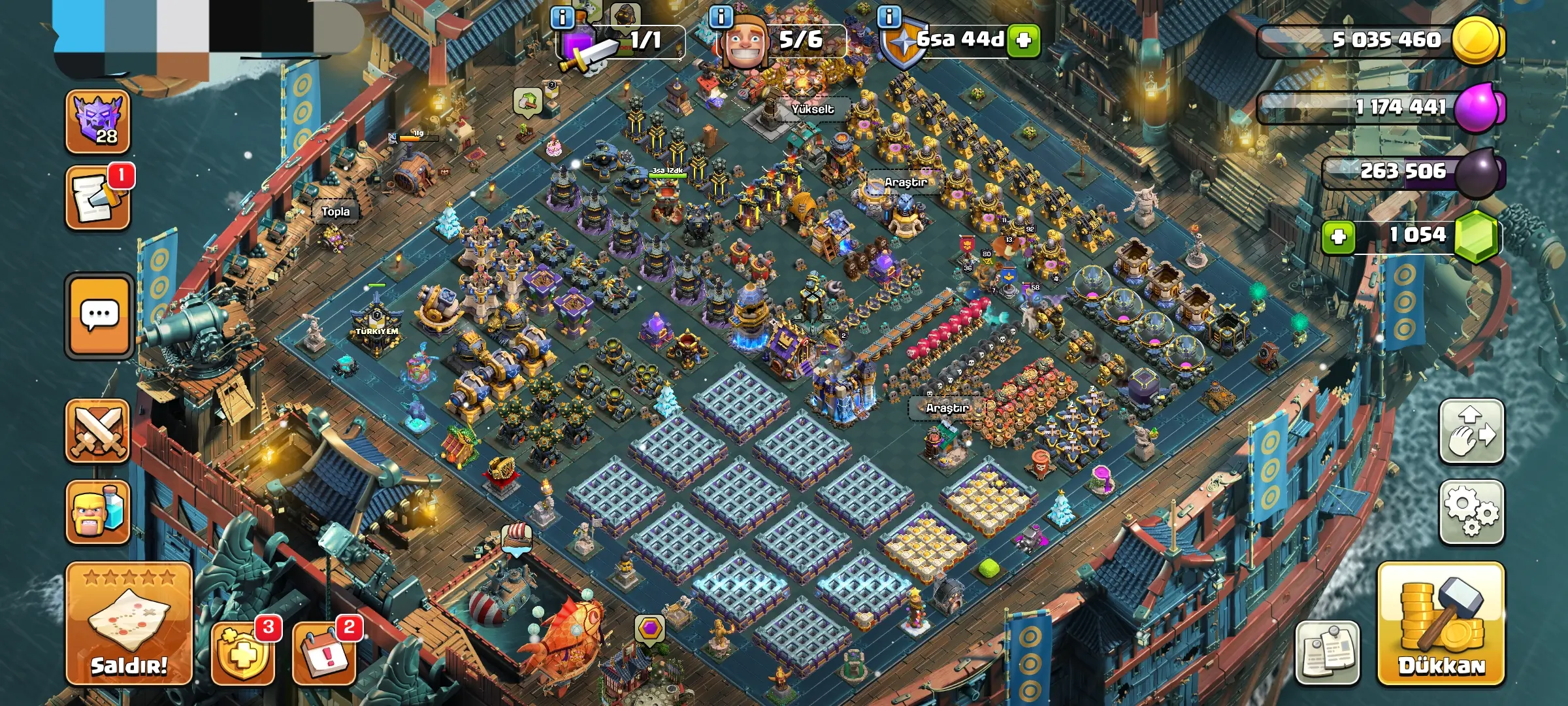Open the settings gears menu
The height and width of the screenshot is (706, 1568).
[1471, 513]
